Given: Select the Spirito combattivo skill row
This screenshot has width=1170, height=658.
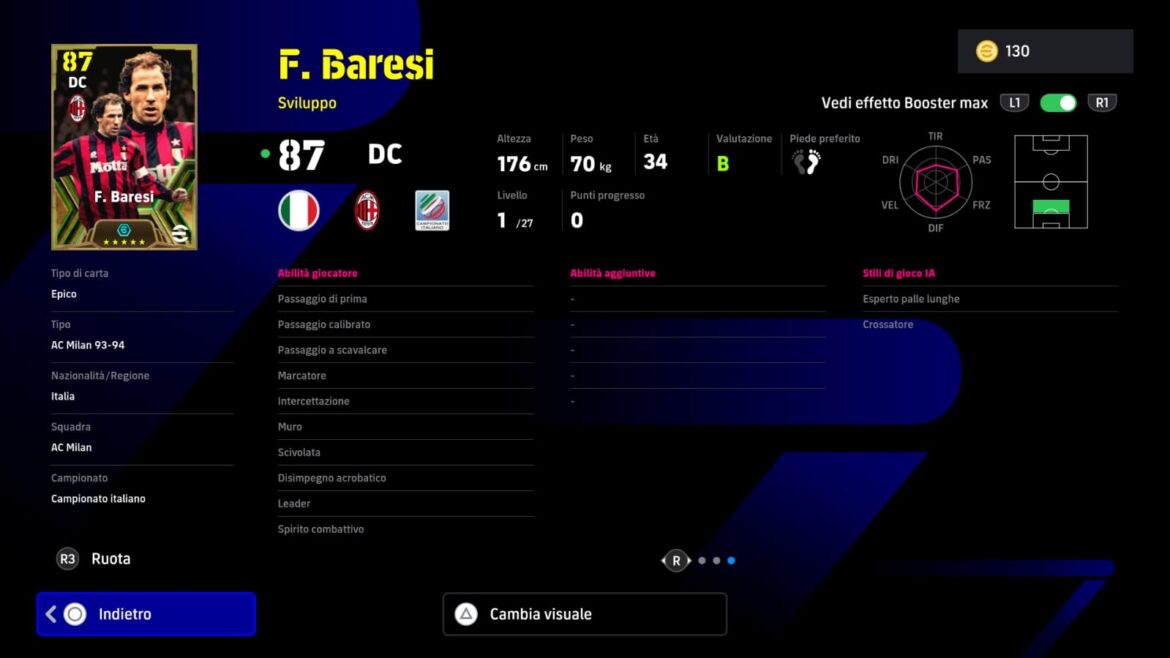Looking at the screenshot, I should coord(405,529).
